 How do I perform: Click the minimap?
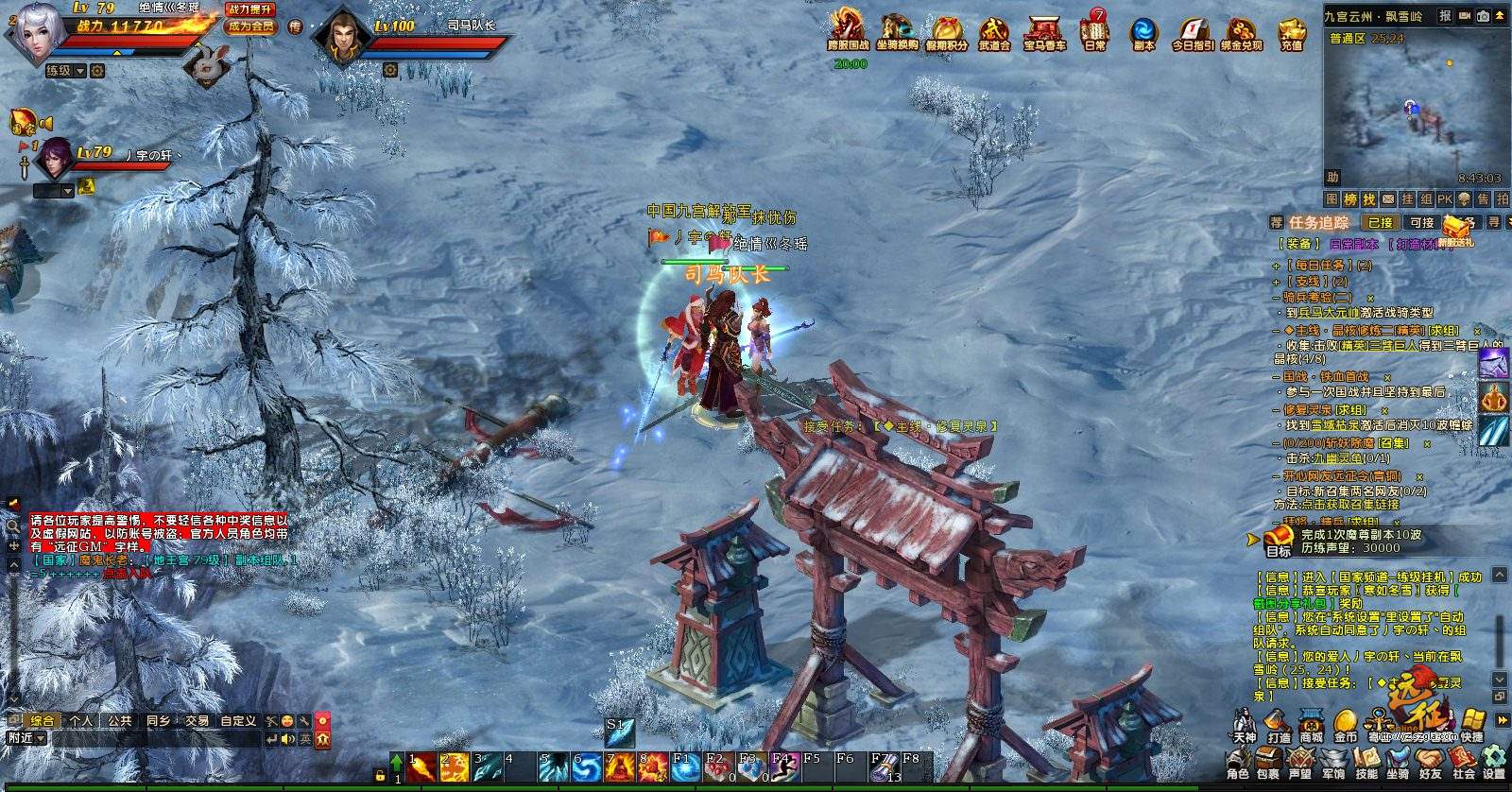coord(1413,109)
